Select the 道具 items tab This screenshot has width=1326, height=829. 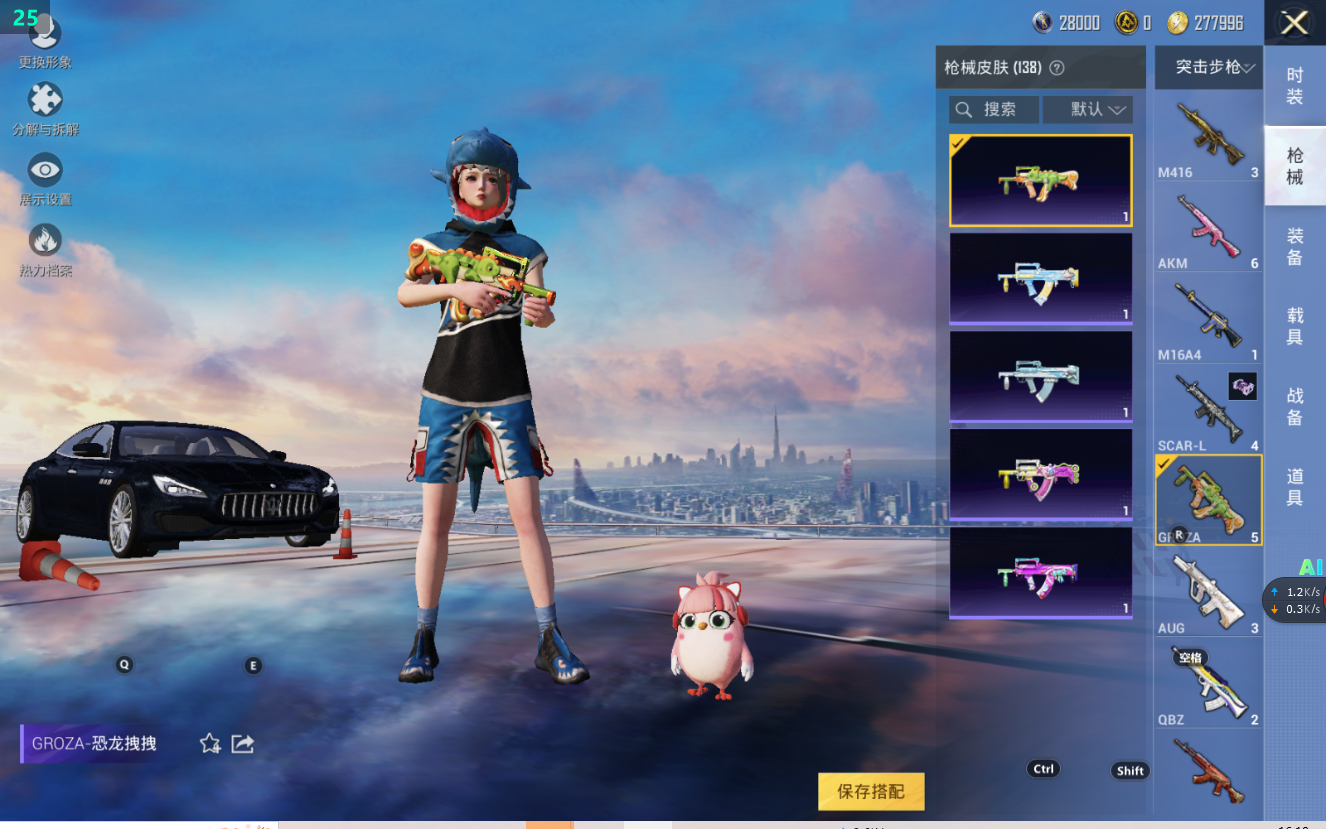pos(1294,487)
